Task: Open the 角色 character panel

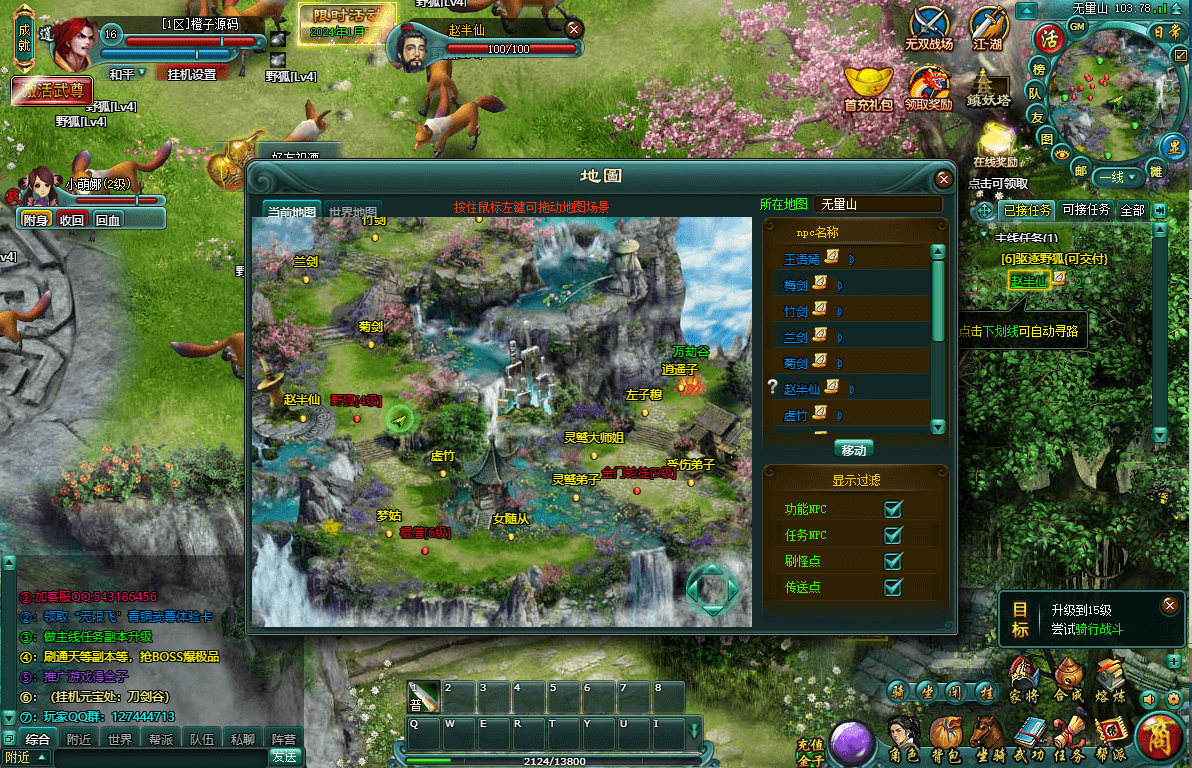Action: (x=904, y=741)
